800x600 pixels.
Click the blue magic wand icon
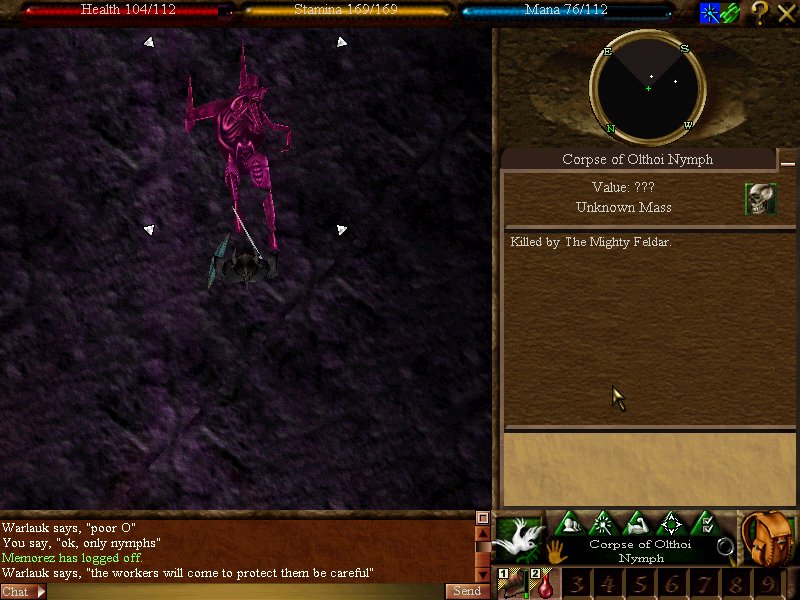pos(709,13)
